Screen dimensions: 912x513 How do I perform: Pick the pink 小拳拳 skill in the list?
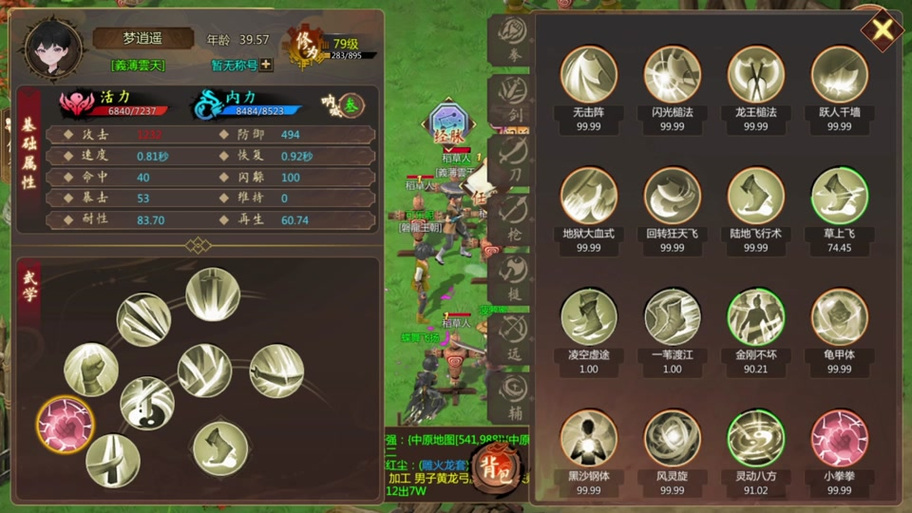839,439
